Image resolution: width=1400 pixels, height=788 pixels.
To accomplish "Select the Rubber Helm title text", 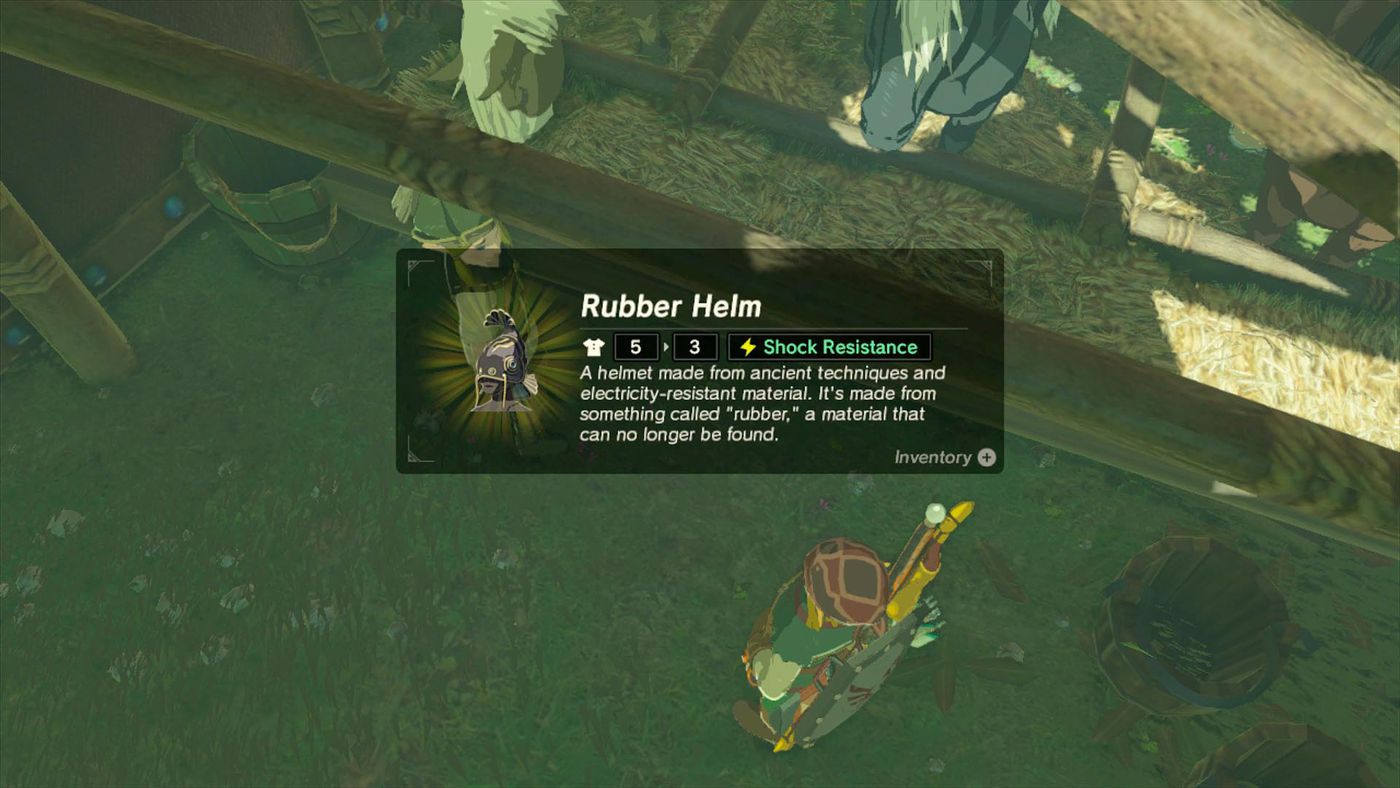I will (x=669, y=307).
